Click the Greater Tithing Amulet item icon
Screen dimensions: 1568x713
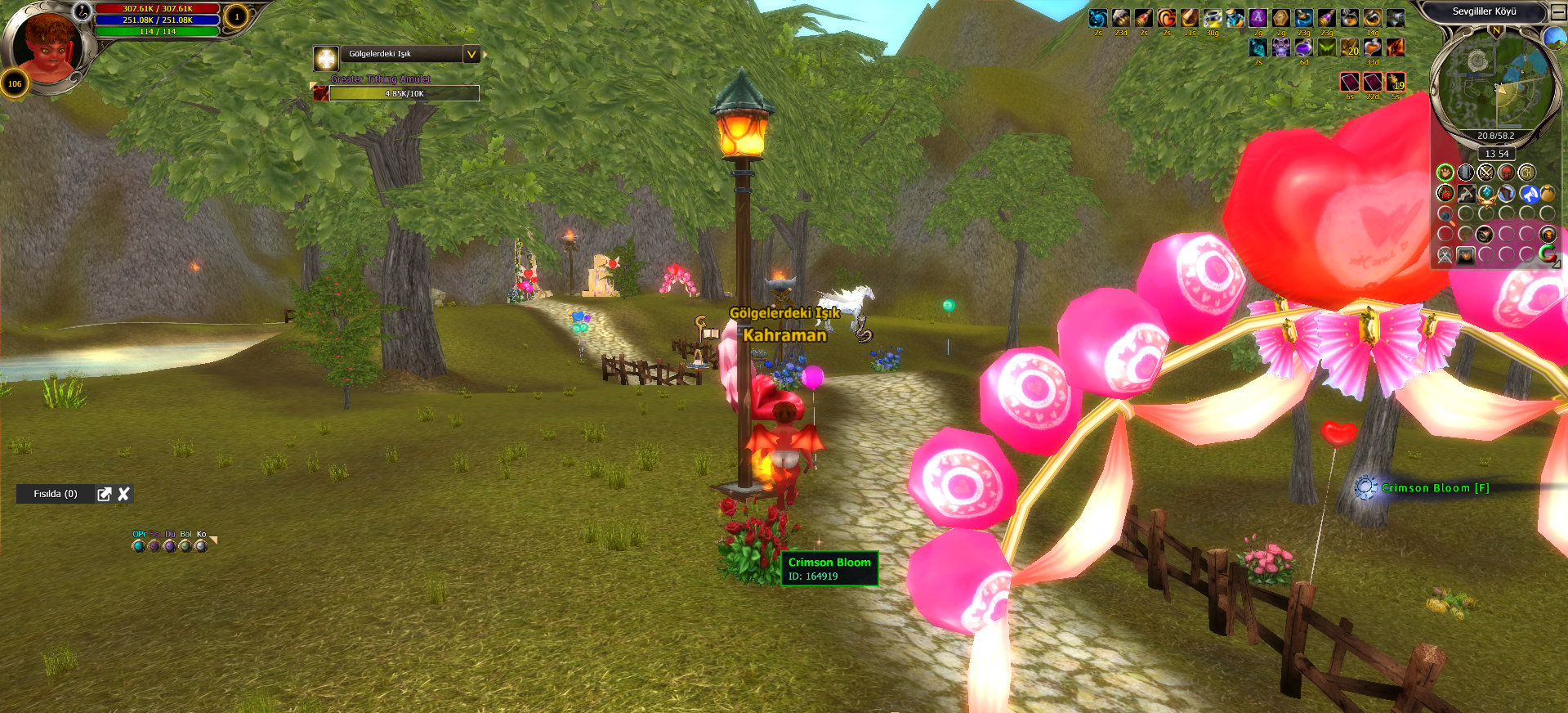coord(321,93)
